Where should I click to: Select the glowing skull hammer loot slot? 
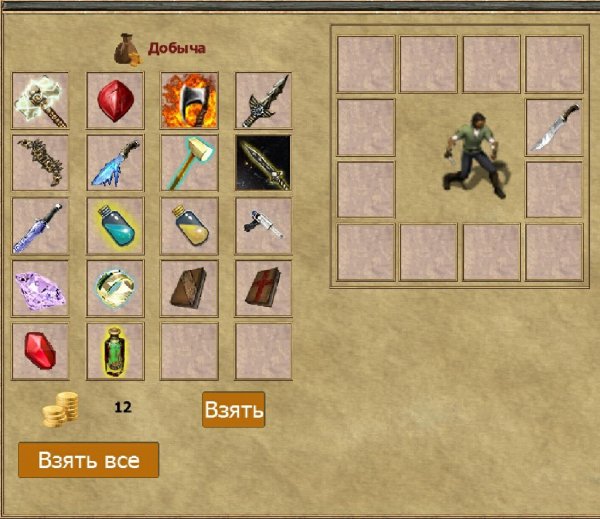coord(41,101)
